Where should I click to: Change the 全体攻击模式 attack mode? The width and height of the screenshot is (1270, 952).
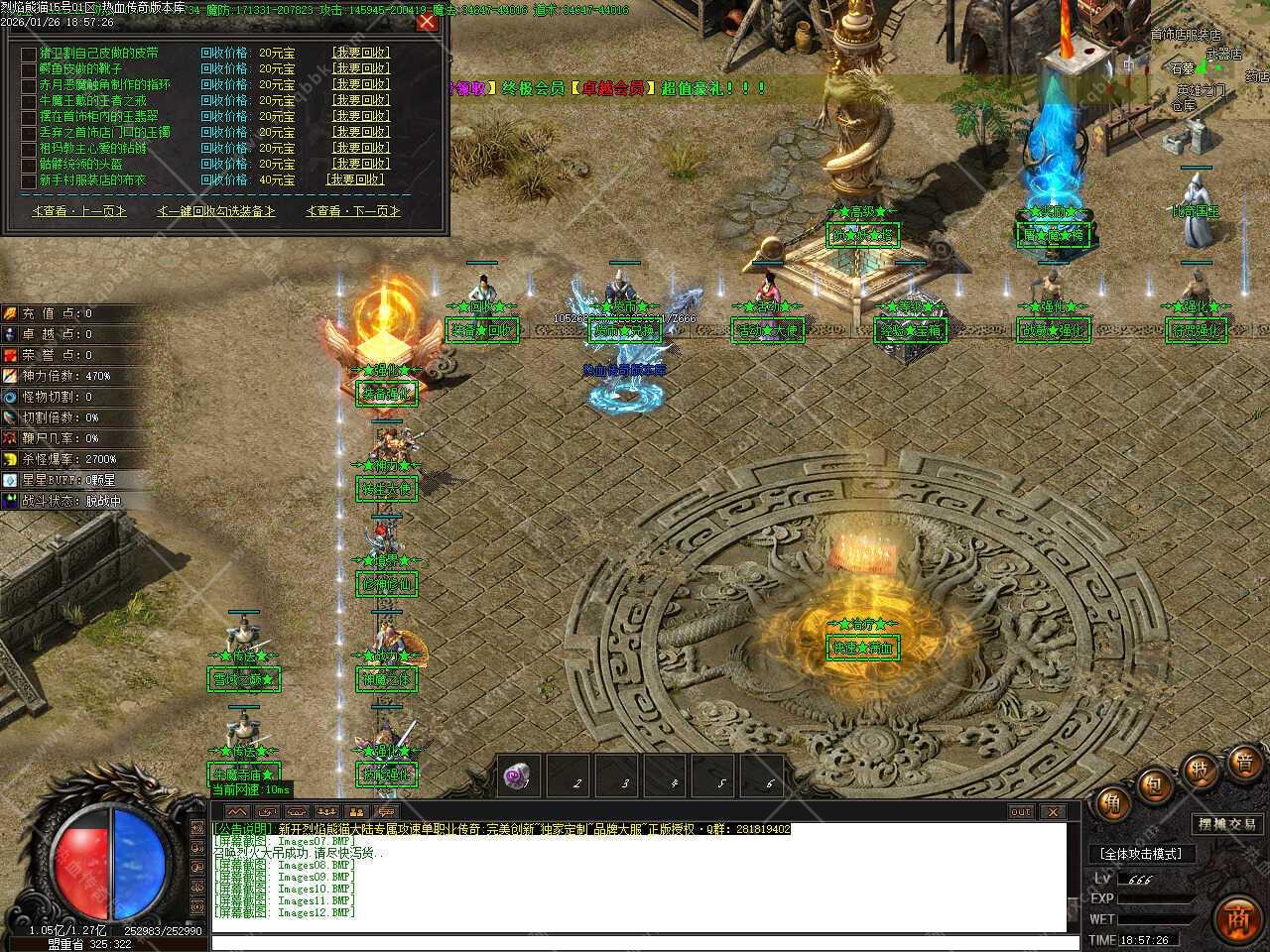[1142, 854]
